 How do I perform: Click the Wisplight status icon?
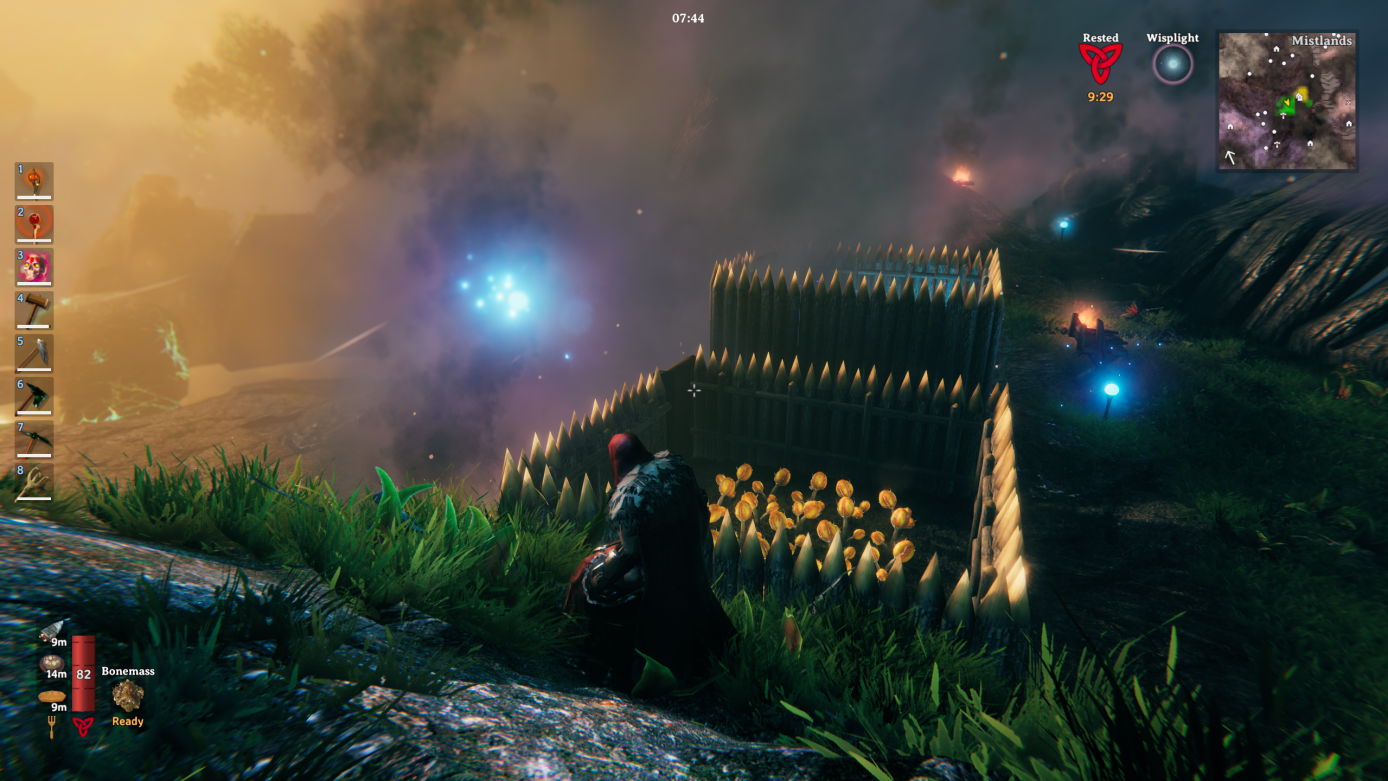1171,62
